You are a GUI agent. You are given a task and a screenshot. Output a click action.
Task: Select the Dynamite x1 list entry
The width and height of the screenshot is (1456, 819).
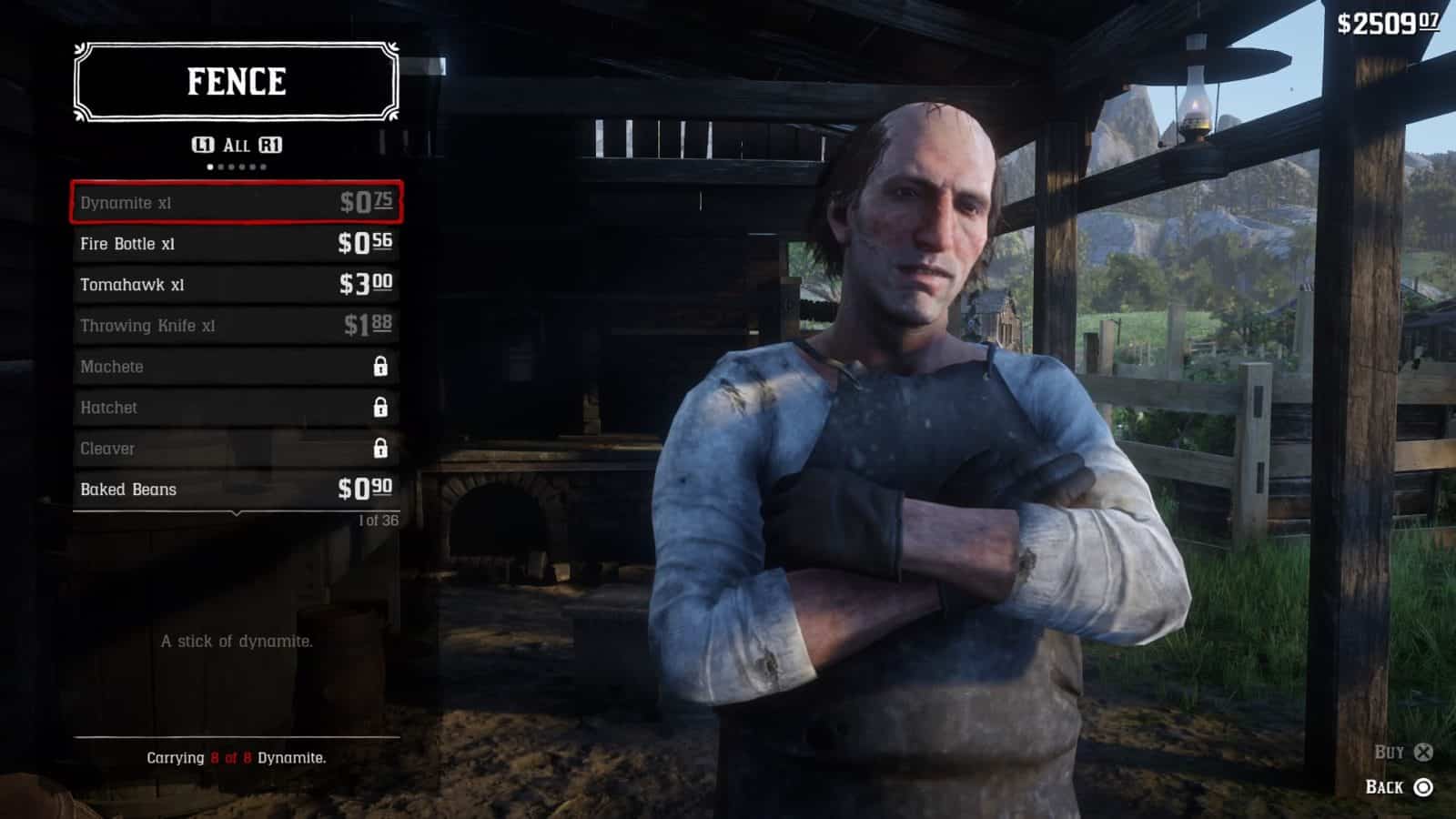[237, 202]
